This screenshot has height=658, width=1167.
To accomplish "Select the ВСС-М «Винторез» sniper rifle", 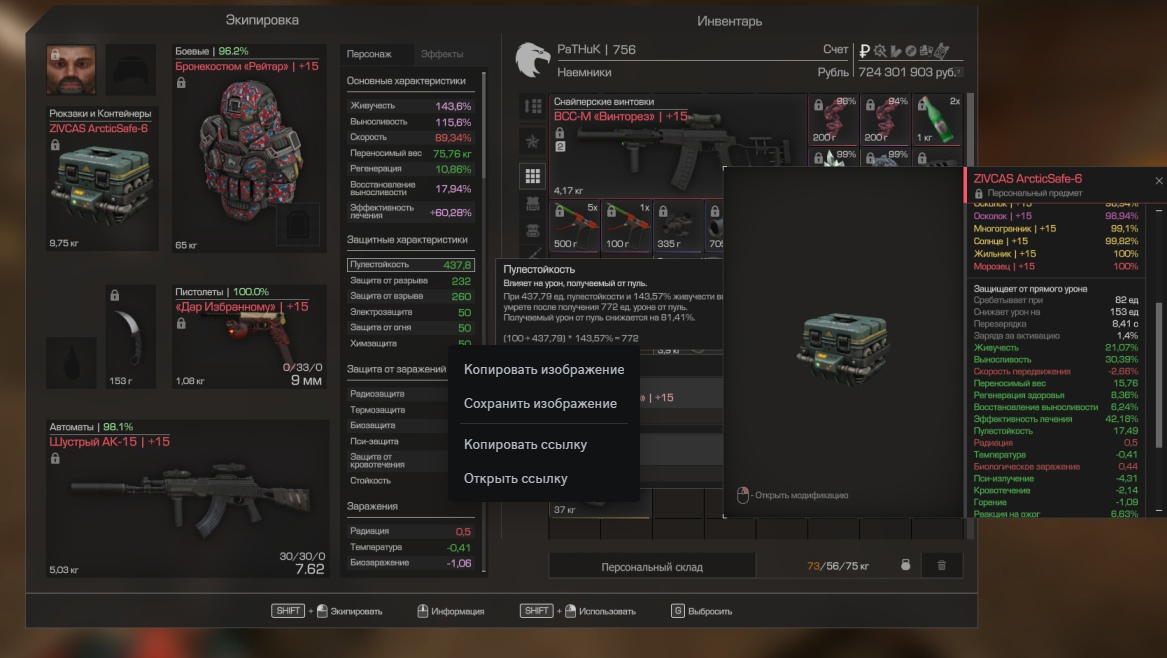I will pyautogui.click(x=677, y=144).
